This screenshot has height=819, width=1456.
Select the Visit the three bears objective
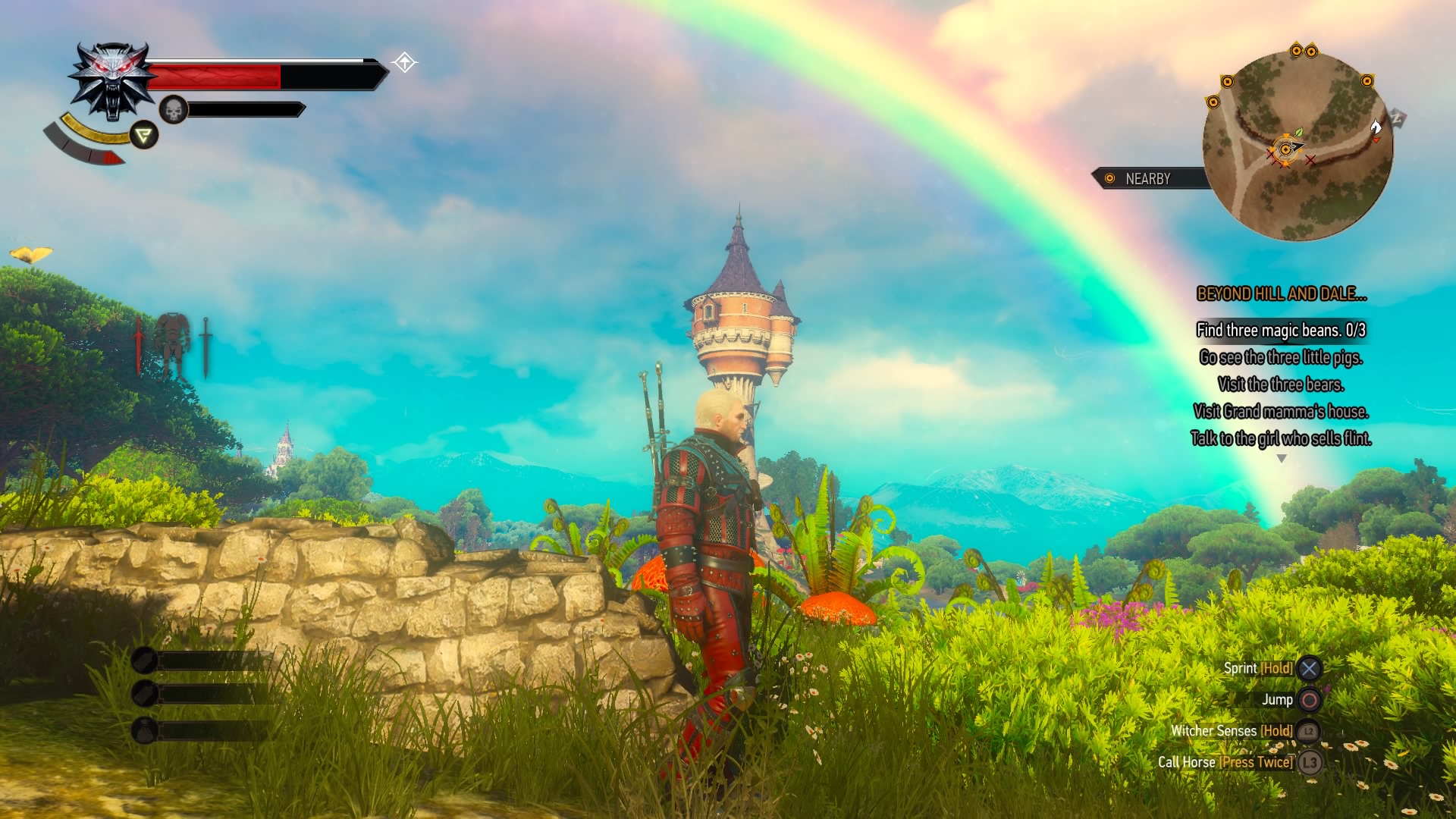click(1281, 384)
